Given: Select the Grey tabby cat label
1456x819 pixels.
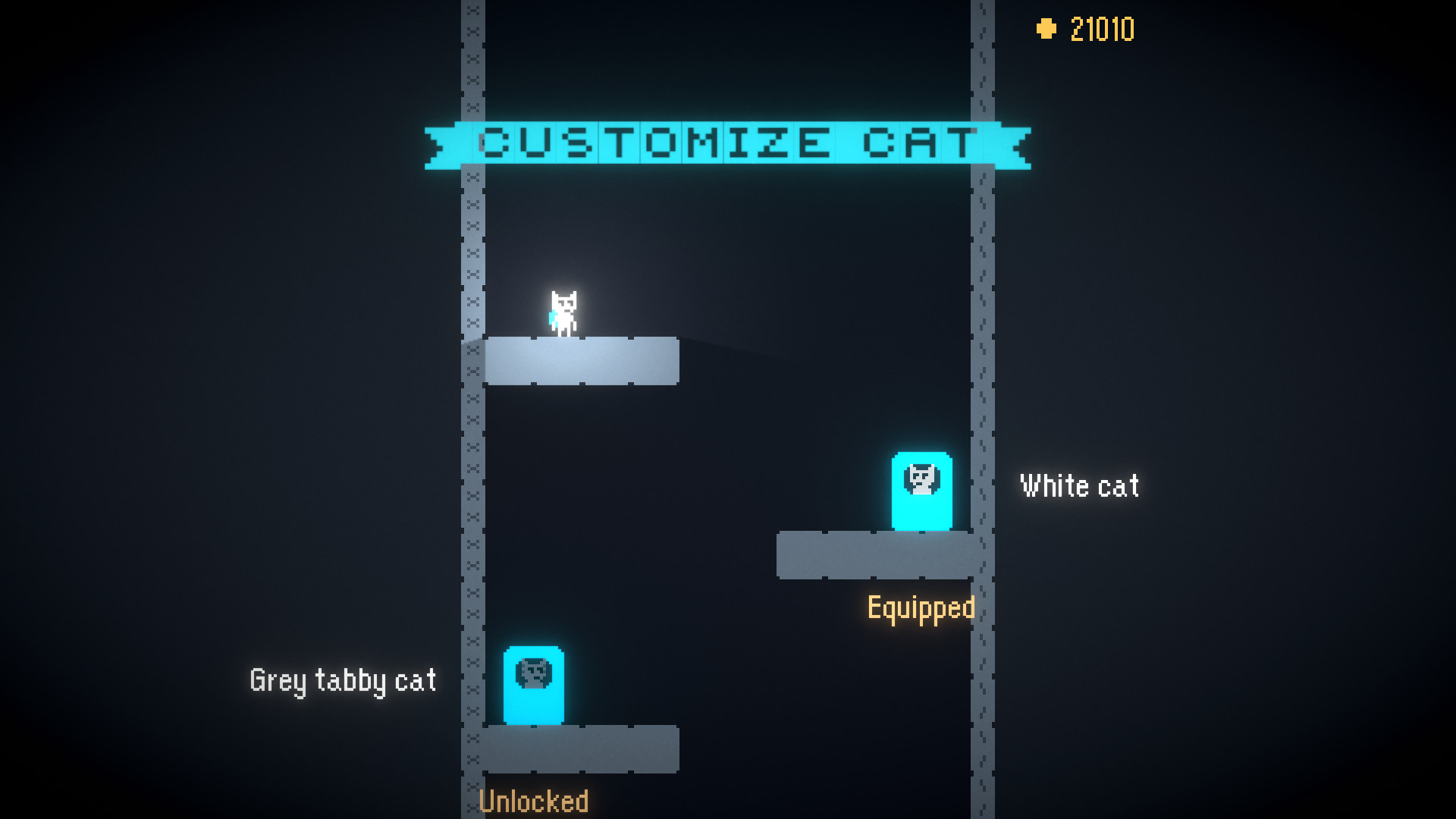Looking at the screenshot, I should tap(343, 680).
